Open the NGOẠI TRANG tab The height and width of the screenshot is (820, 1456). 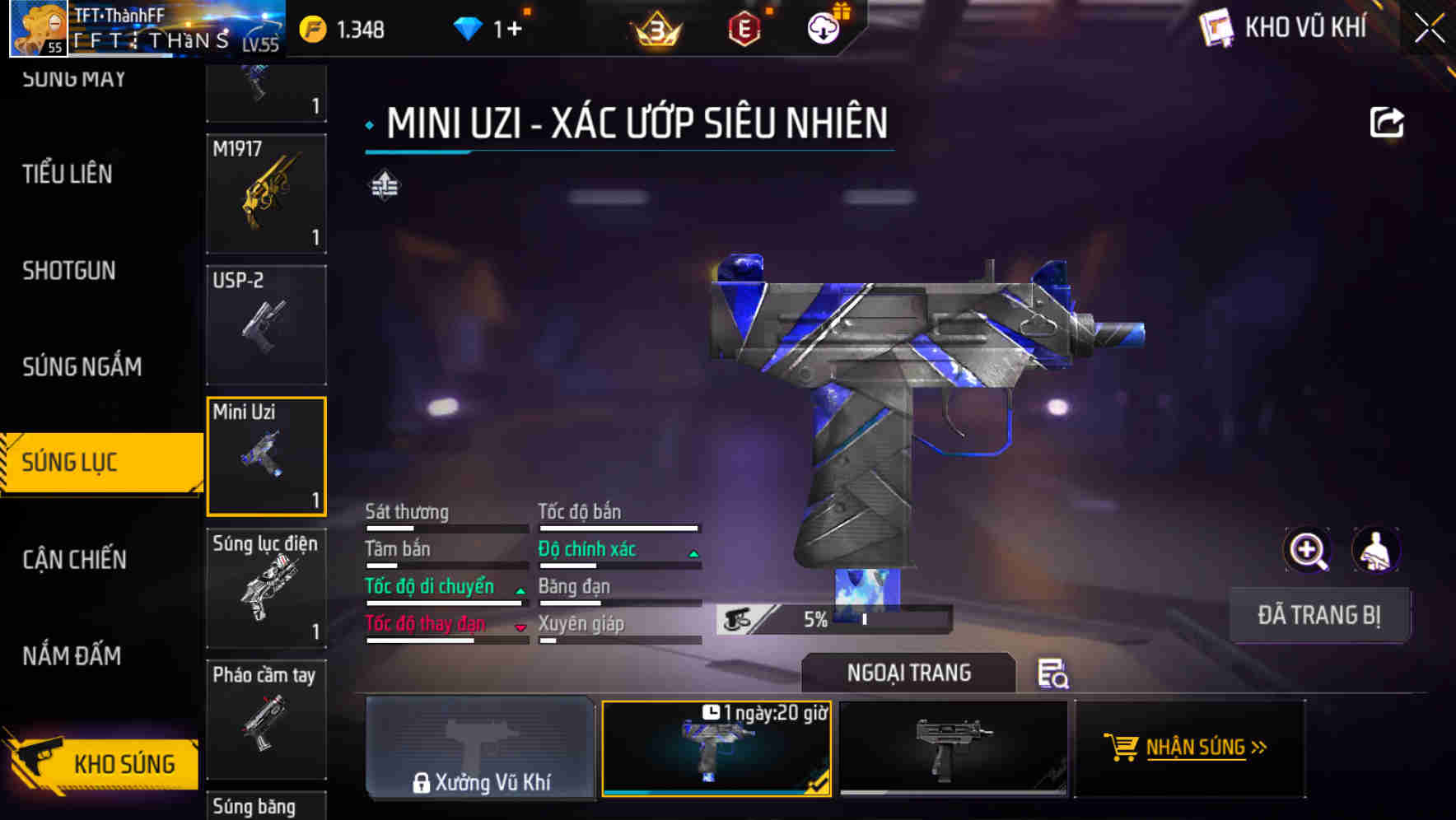[909, 673]
